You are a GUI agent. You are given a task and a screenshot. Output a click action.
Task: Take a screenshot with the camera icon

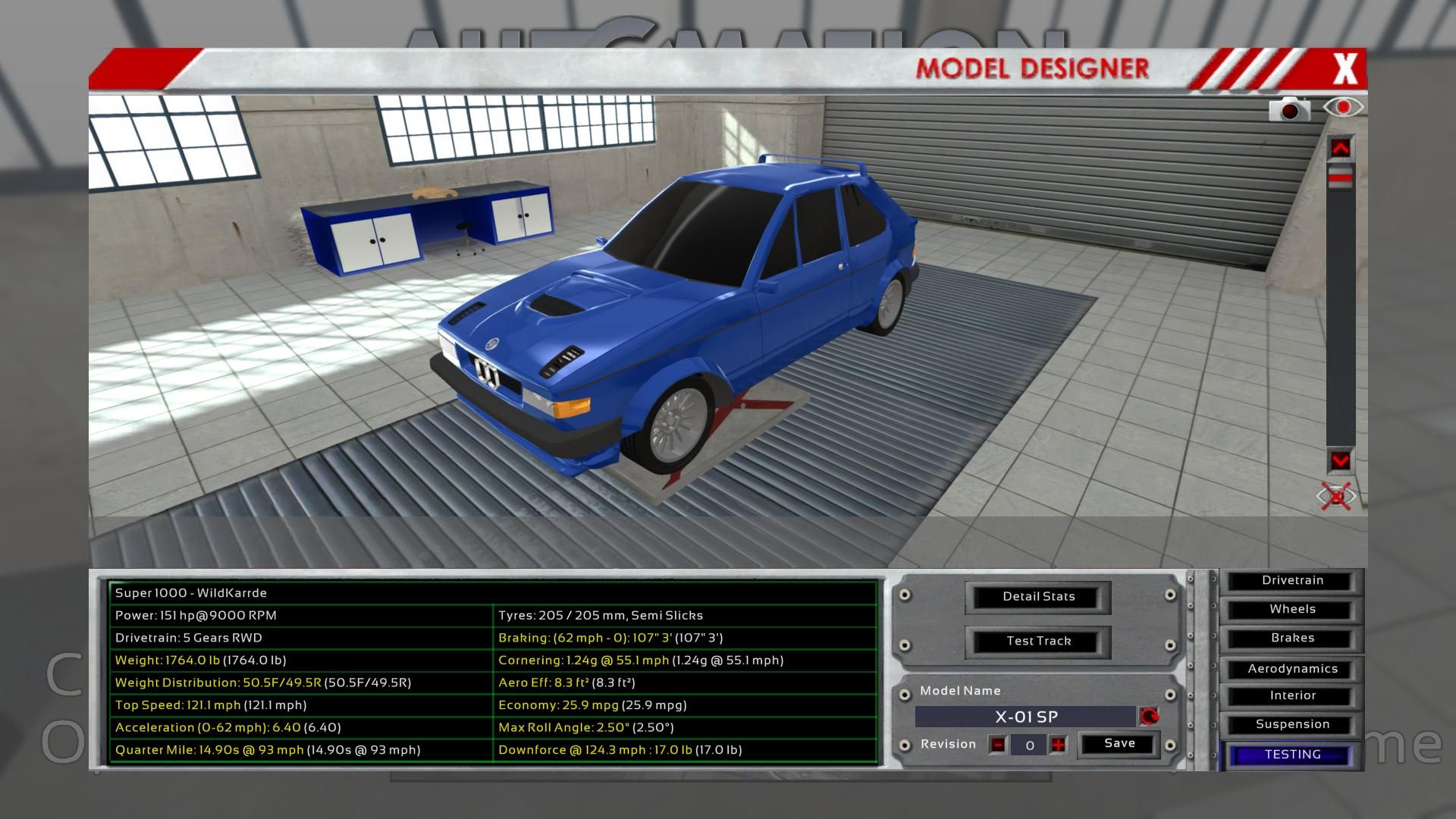tap(1289, 110)
